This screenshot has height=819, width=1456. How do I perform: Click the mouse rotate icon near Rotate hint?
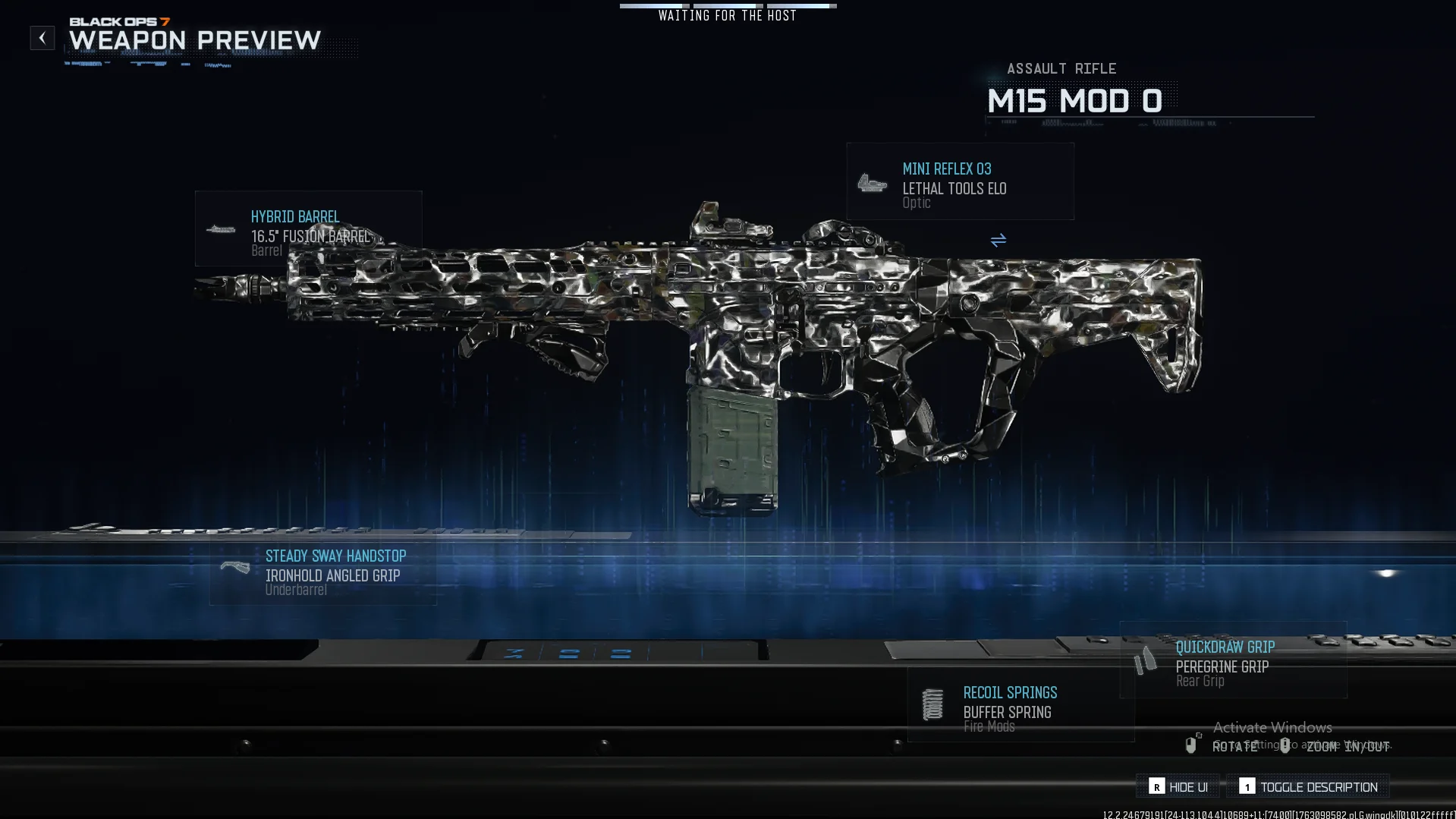click(x=1191, y=746)
